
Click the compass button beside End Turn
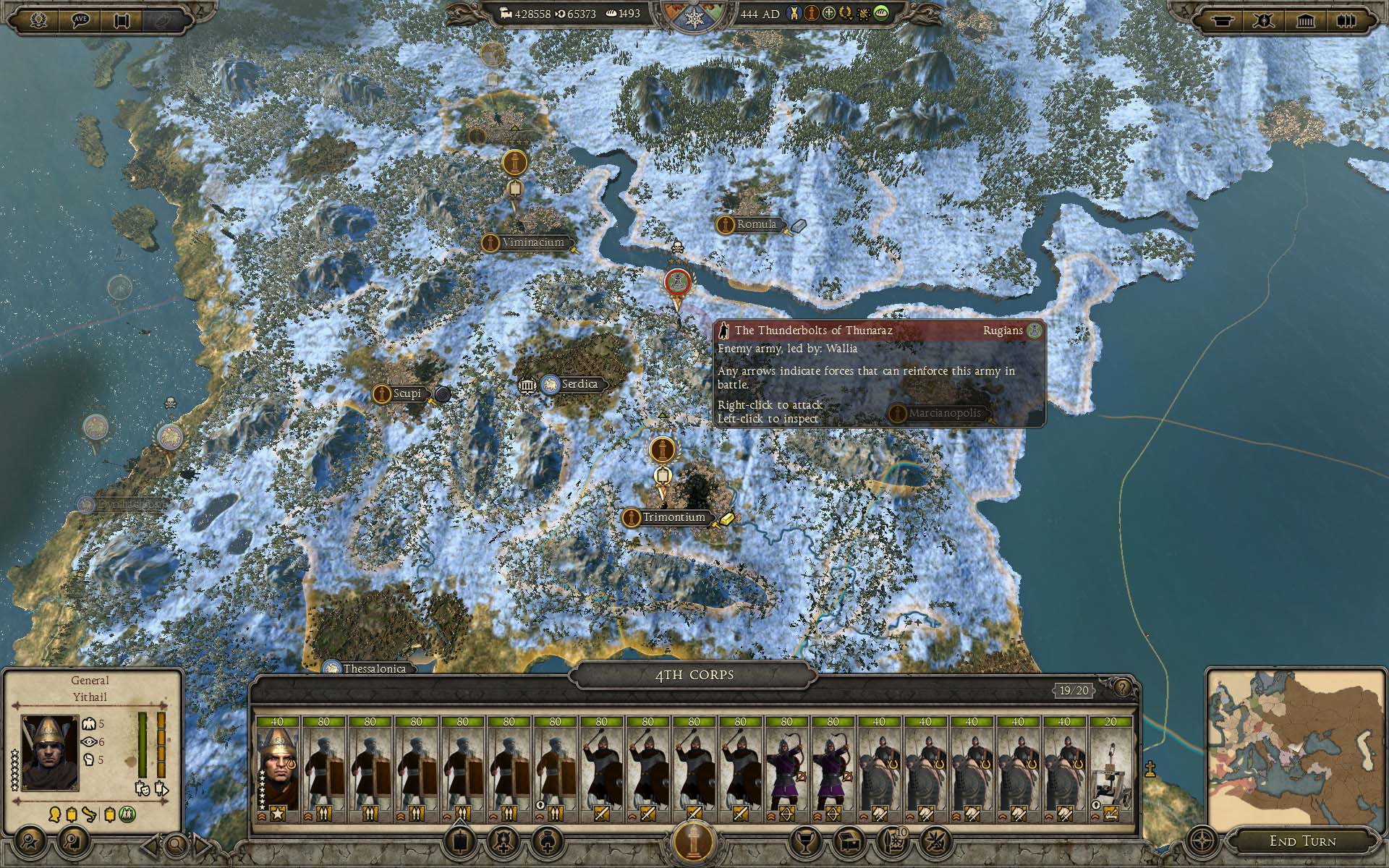[1202, 841]
